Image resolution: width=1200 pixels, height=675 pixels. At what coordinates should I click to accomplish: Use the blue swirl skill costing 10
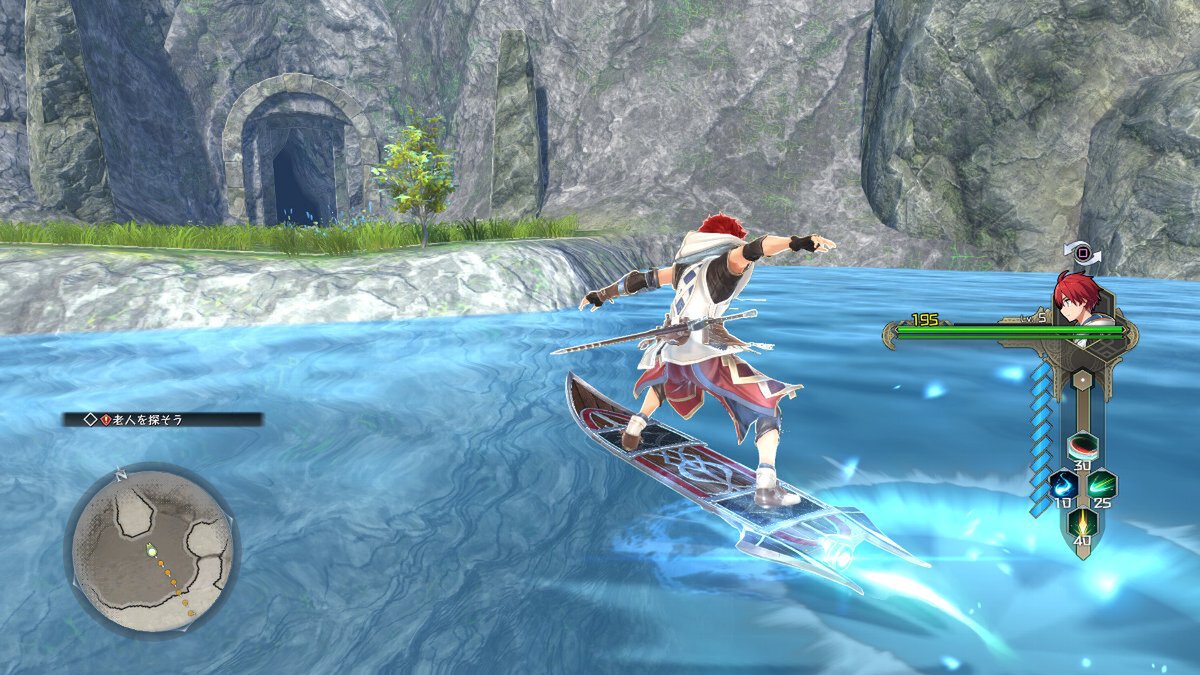tap(1061, 485)
